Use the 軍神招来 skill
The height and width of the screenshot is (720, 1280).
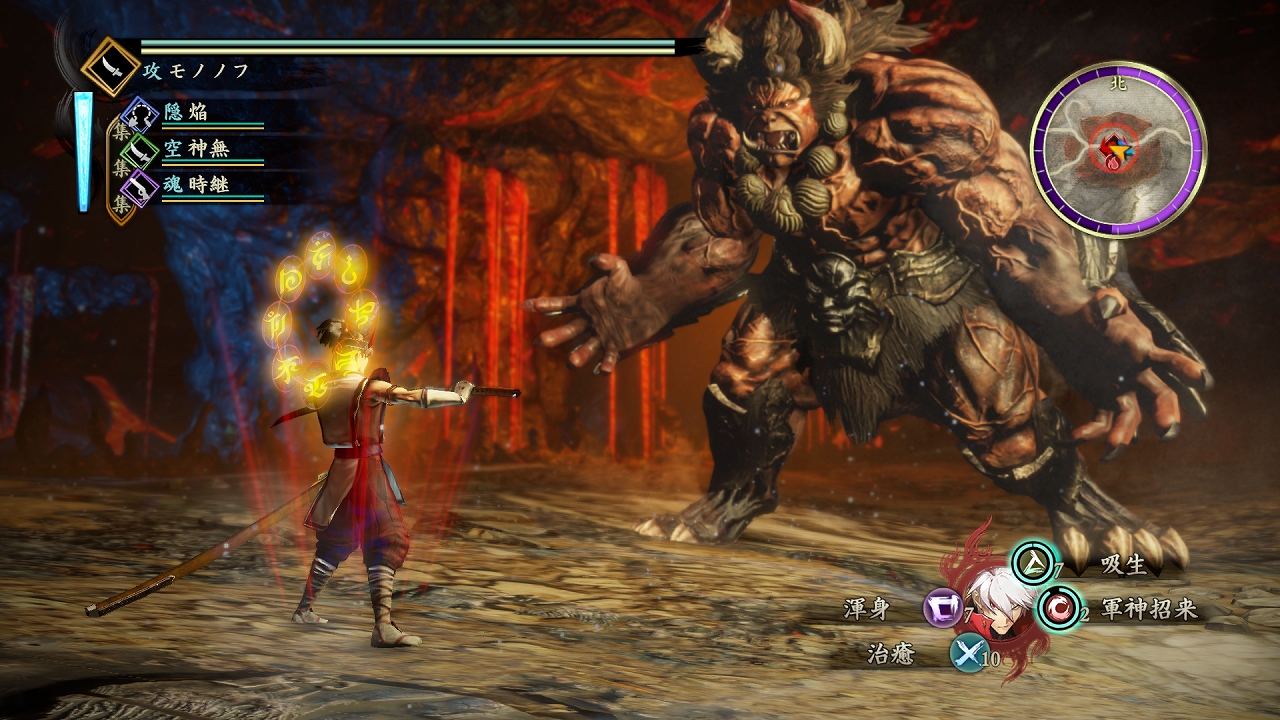[x=1058, y=608]
